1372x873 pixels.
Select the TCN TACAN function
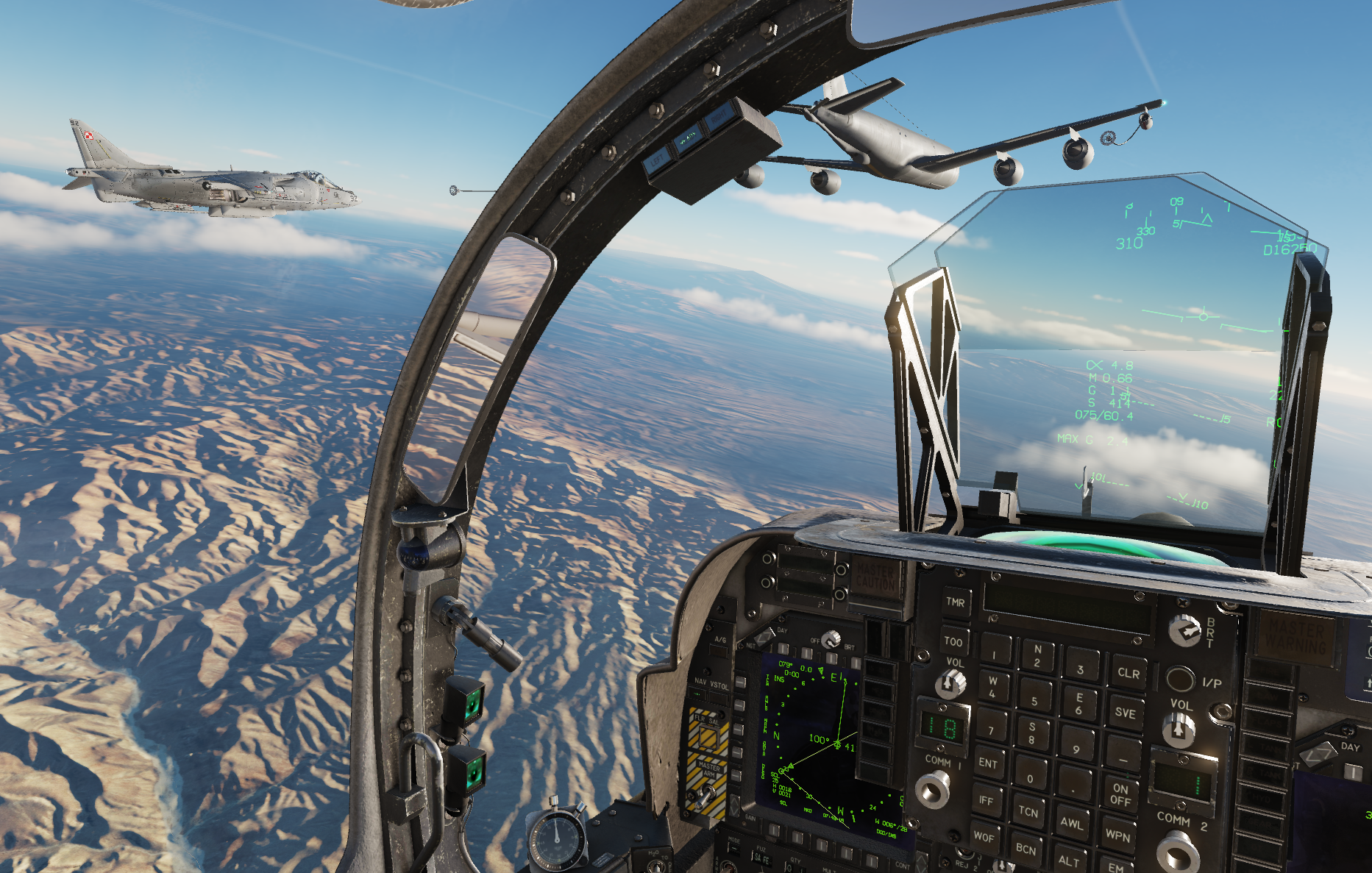[1028, 812]
